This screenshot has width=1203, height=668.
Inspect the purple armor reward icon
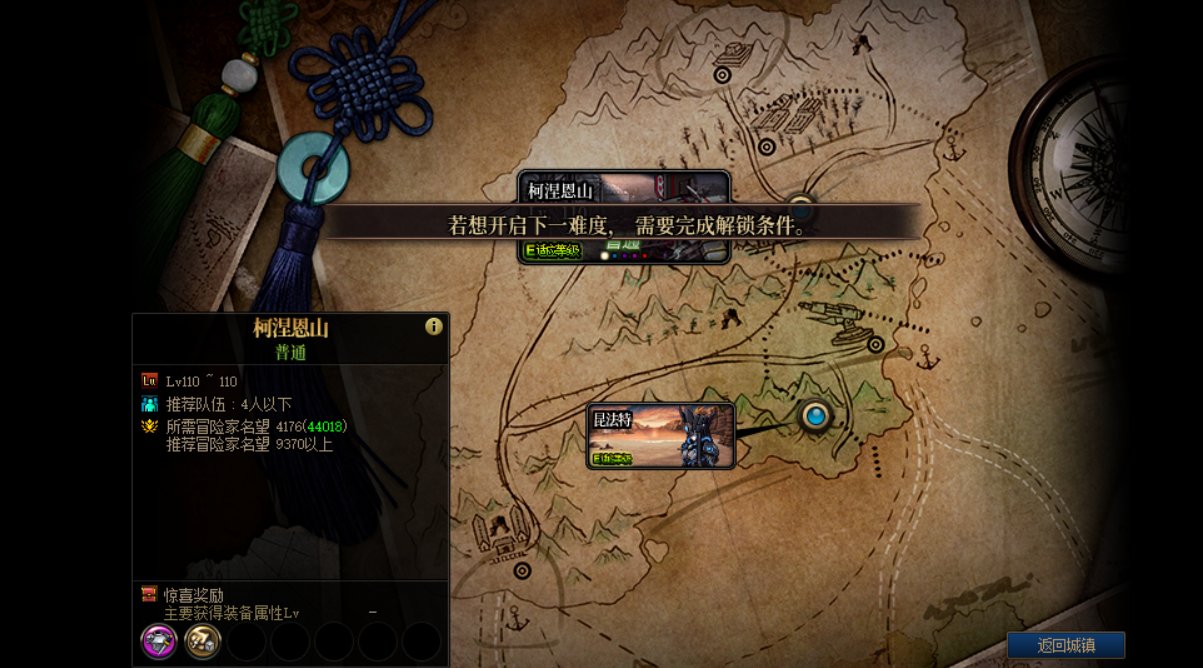(x=159, y=640)
